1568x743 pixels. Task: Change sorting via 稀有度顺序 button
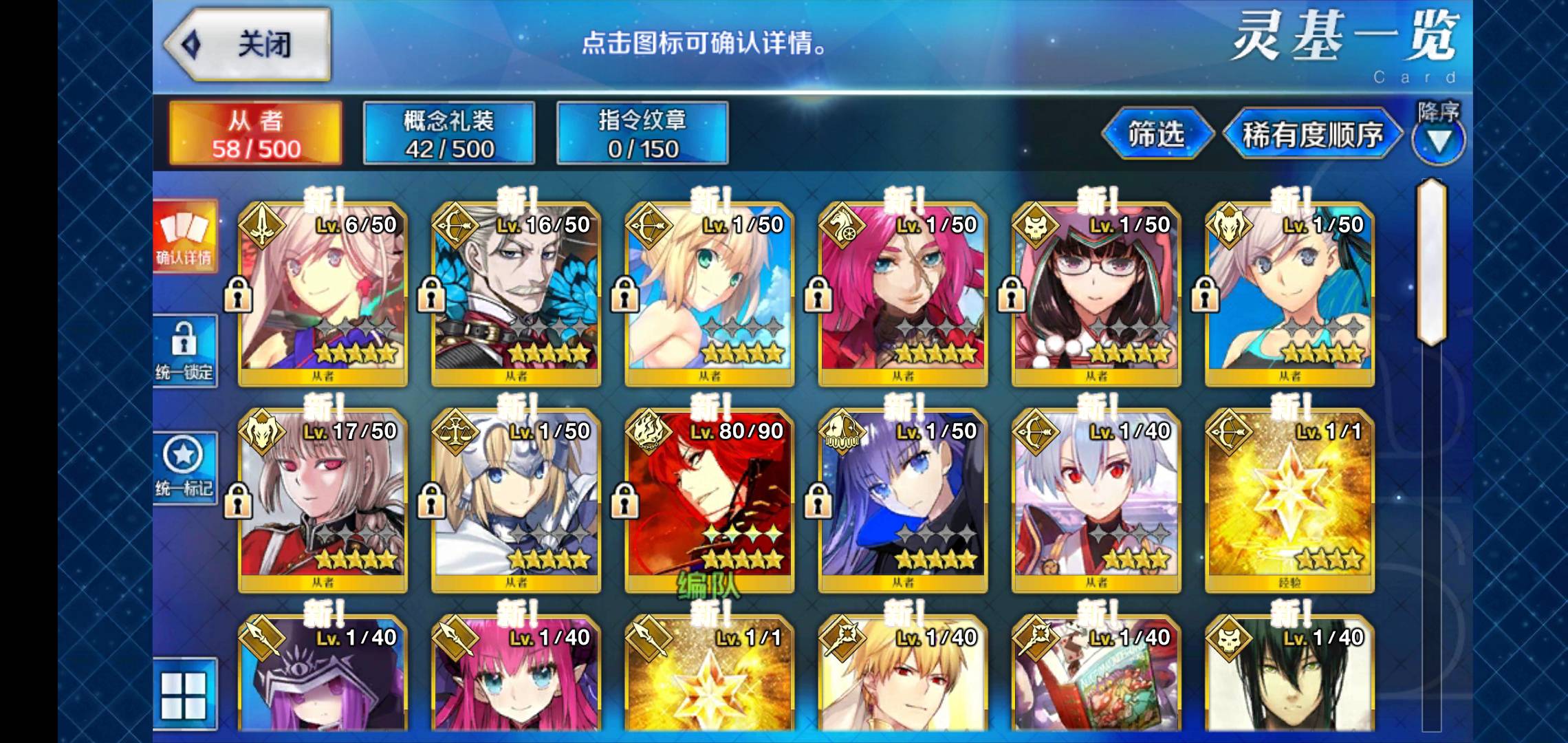1312,134
